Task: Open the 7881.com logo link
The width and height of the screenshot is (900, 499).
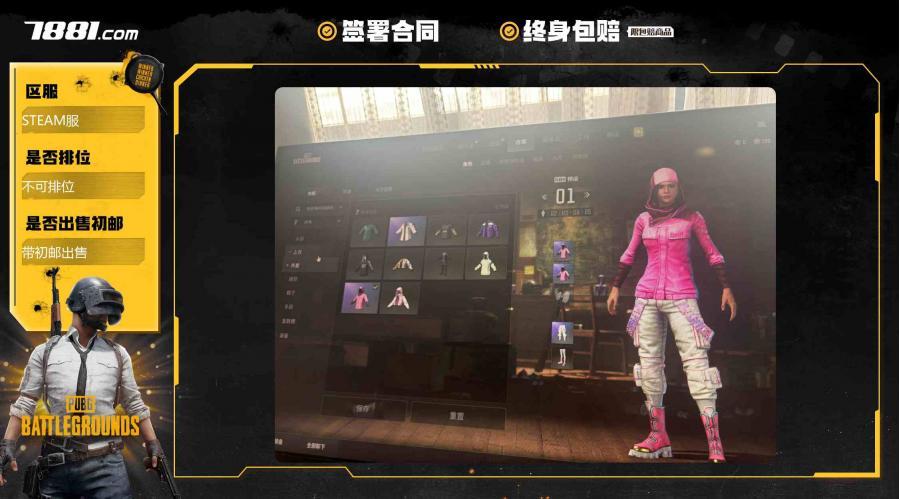Action: point(82,31)
